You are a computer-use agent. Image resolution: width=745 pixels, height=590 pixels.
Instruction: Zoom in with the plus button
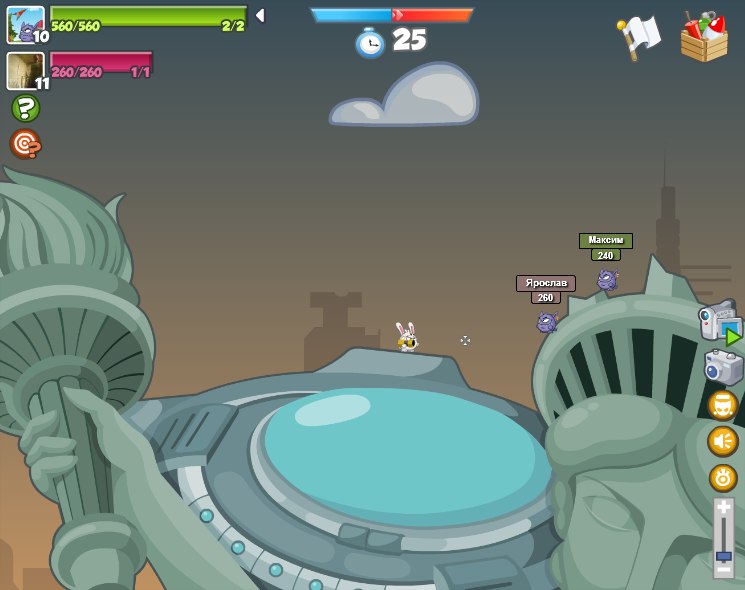pos(723,508)
